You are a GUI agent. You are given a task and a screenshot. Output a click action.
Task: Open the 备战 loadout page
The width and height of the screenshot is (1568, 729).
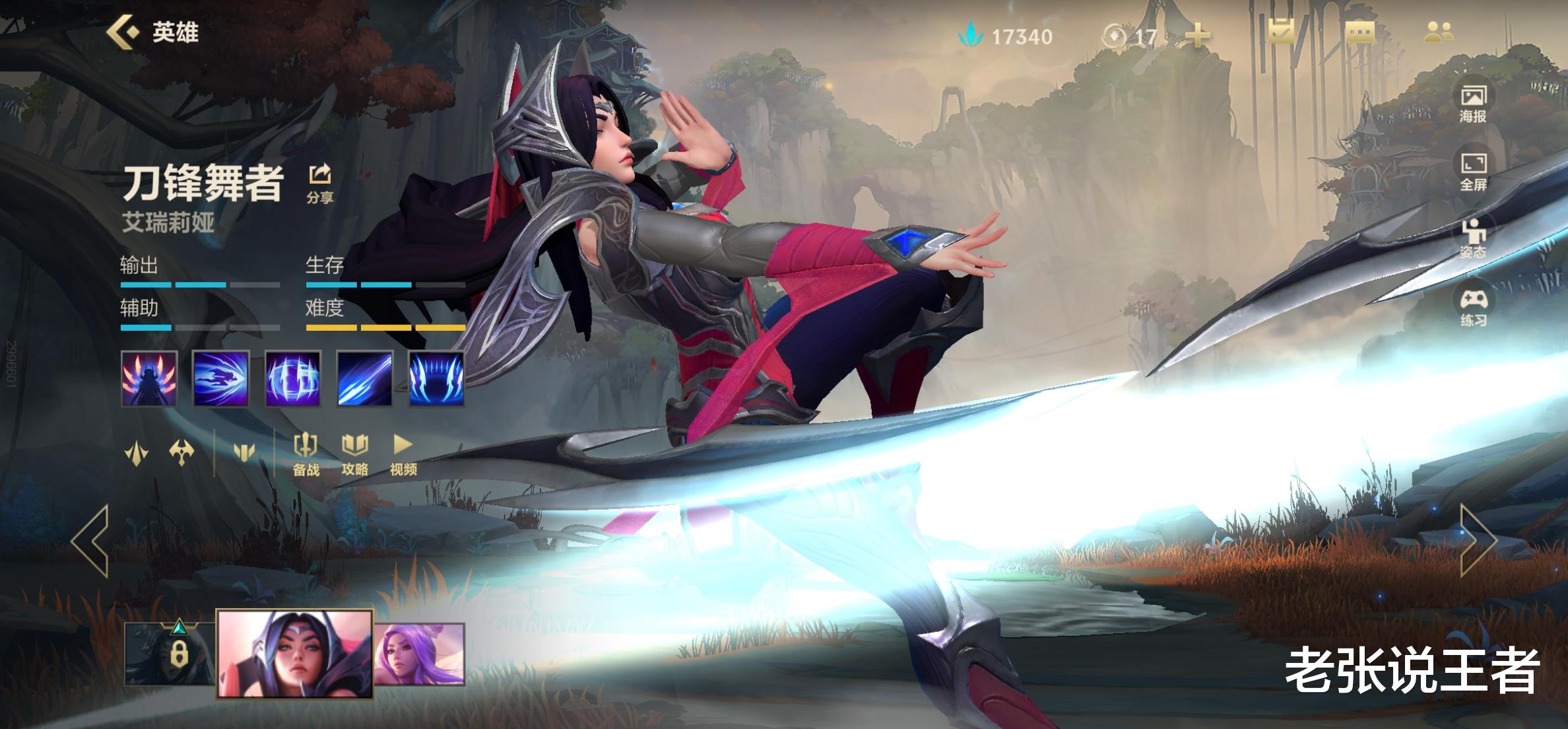click(x=306, y=454)
